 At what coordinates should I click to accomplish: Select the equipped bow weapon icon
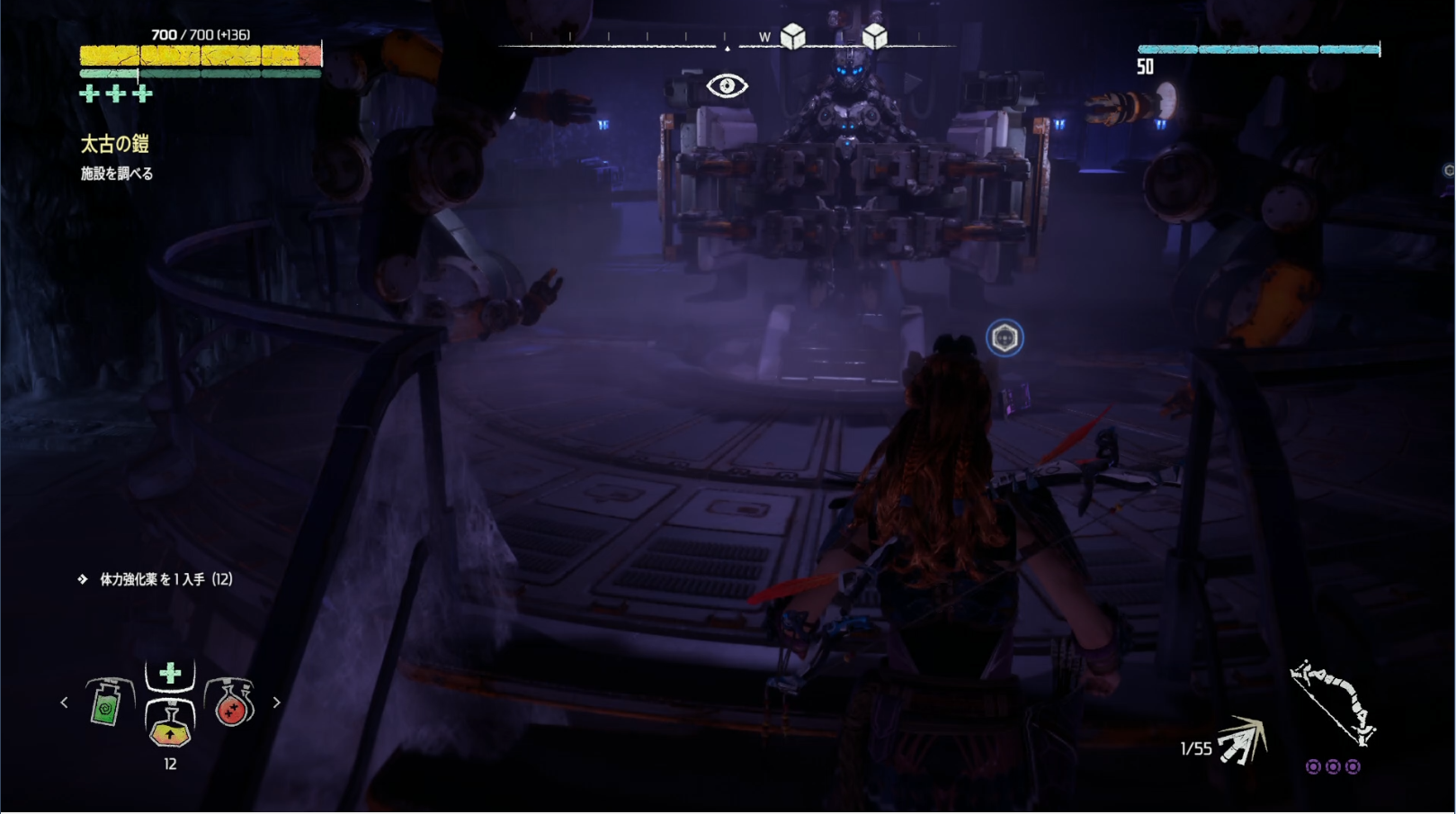coord(1332,702)
